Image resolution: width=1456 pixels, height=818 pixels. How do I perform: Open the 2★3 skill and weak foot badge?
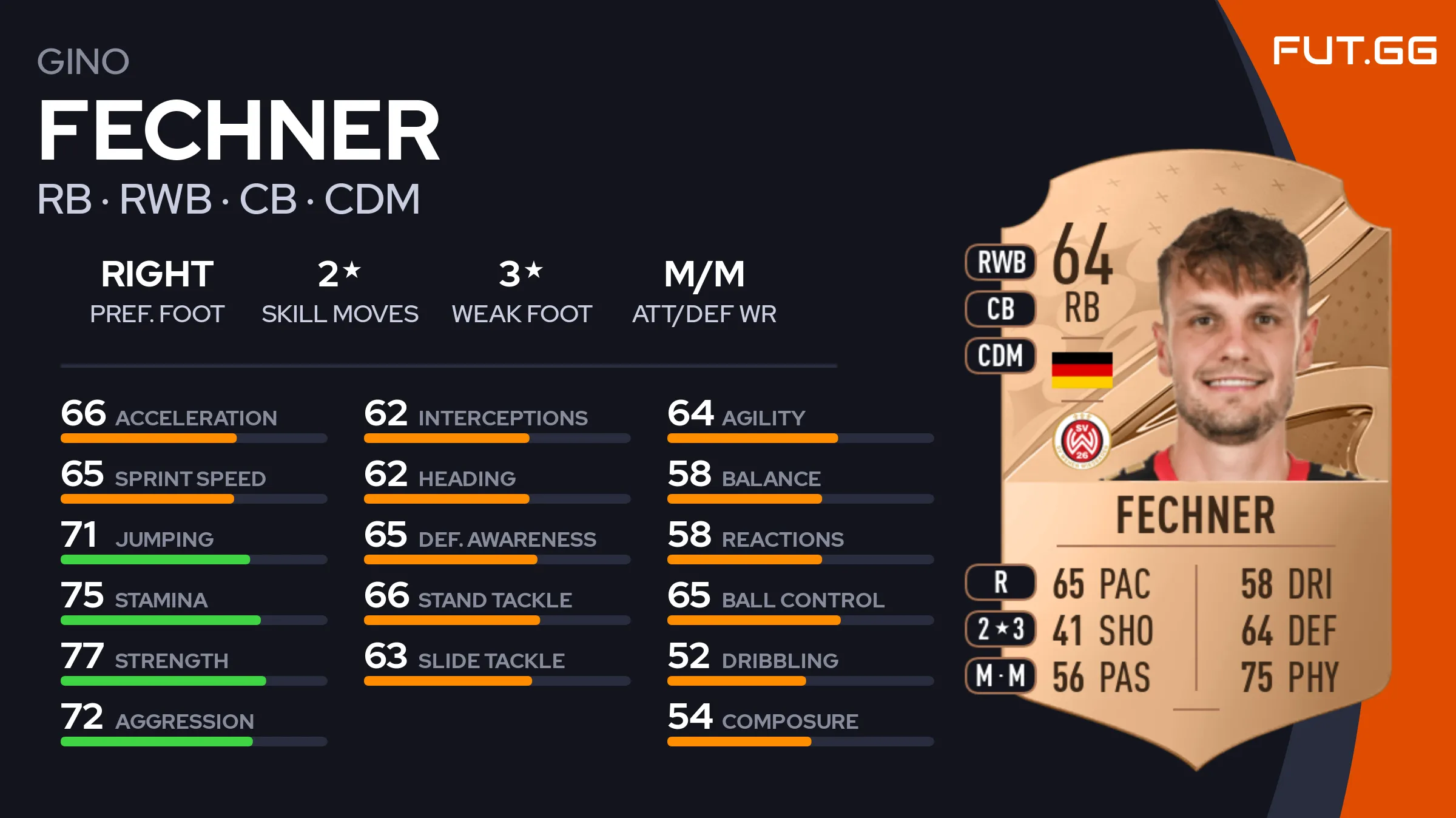1001,629
